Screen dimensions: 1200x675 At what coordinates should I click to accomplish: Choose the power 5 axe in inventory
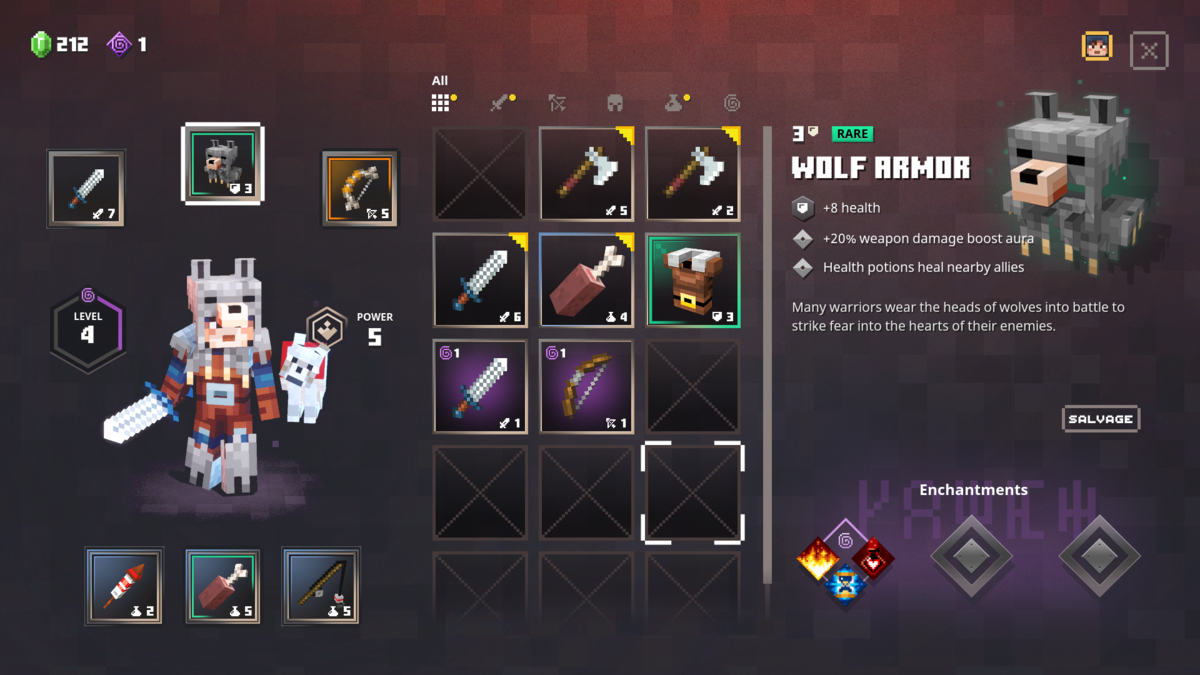click(x=586, y=174)
